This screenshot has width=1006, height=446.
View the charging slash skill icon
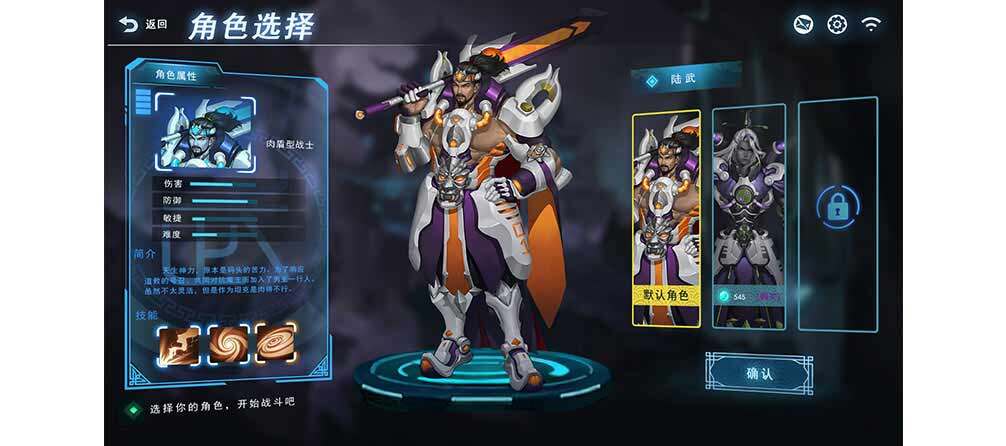click(179, 343)
